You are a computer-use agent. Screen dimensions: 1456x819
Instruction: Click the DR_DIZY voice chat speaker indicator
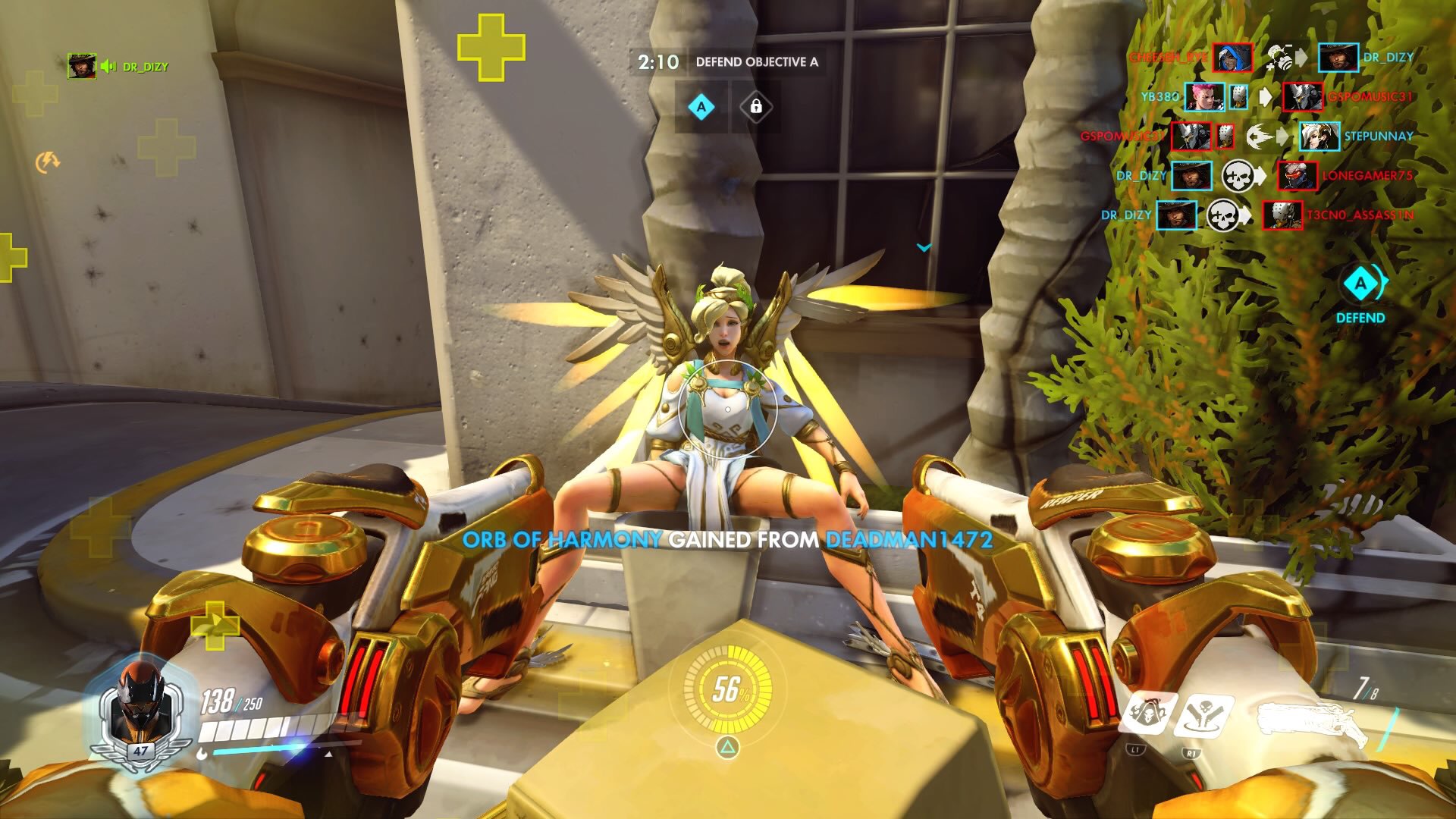108,67
